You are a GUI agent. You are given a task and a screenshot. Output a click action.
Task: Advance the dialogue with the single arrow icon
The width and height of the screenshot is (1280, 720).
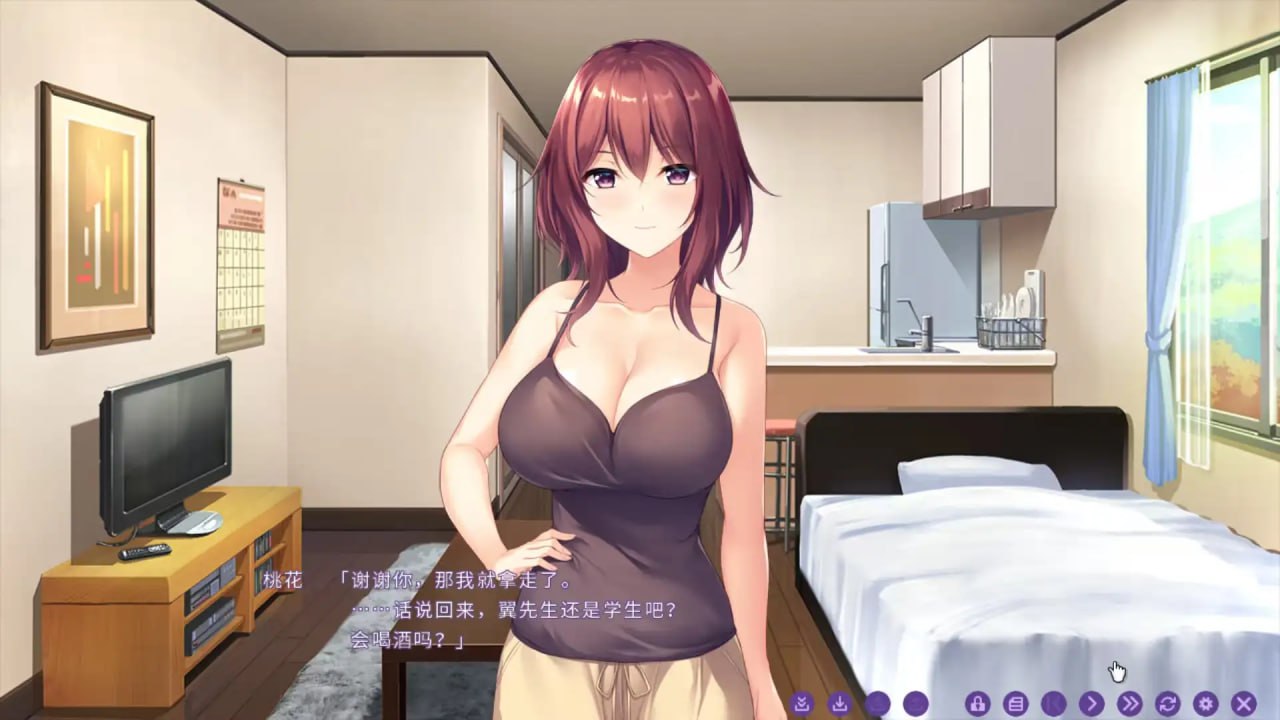click(x=1090, y=703)
